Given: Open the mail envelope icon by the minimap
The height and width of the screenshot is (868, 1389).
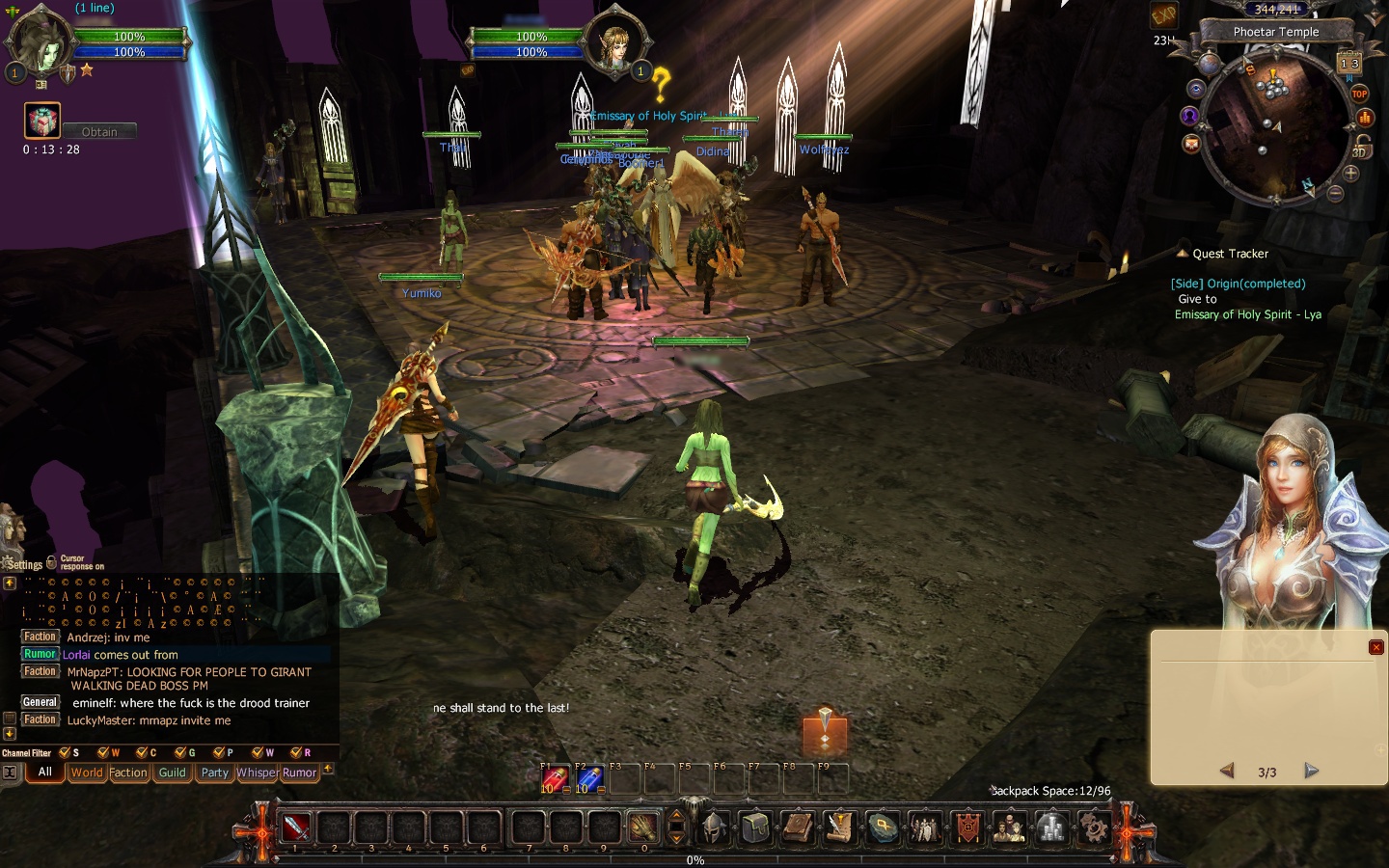Looking at the screenshot, I should coord(1191,144).
